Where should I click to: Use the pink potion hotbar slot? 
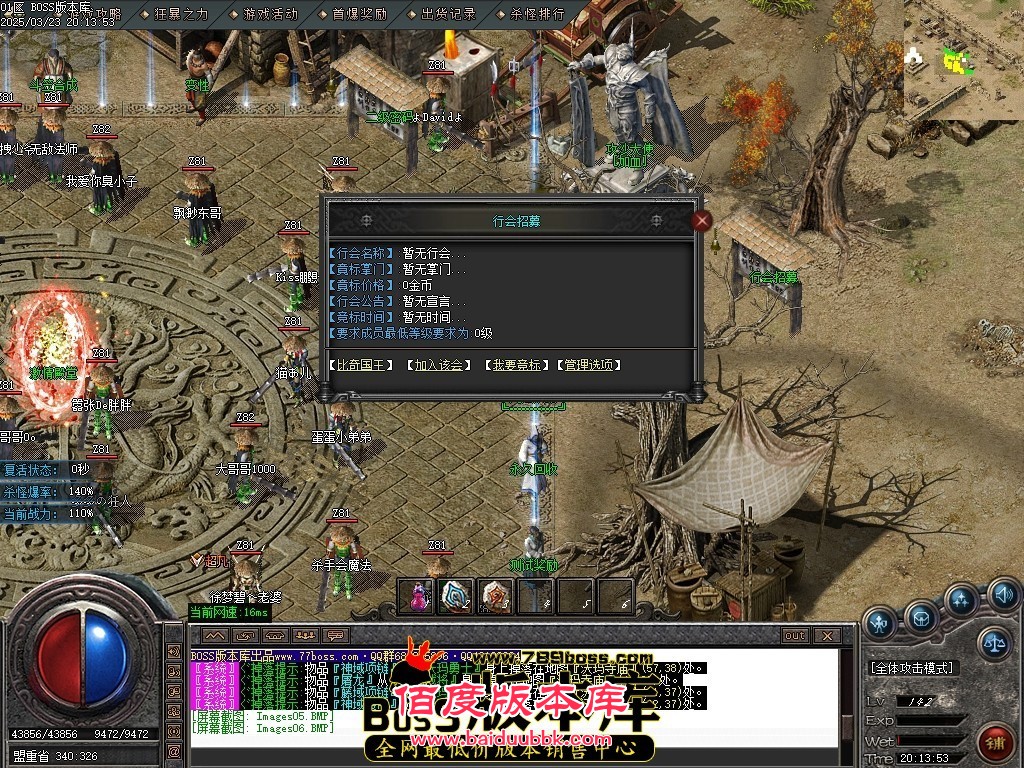tap(415, 596)
